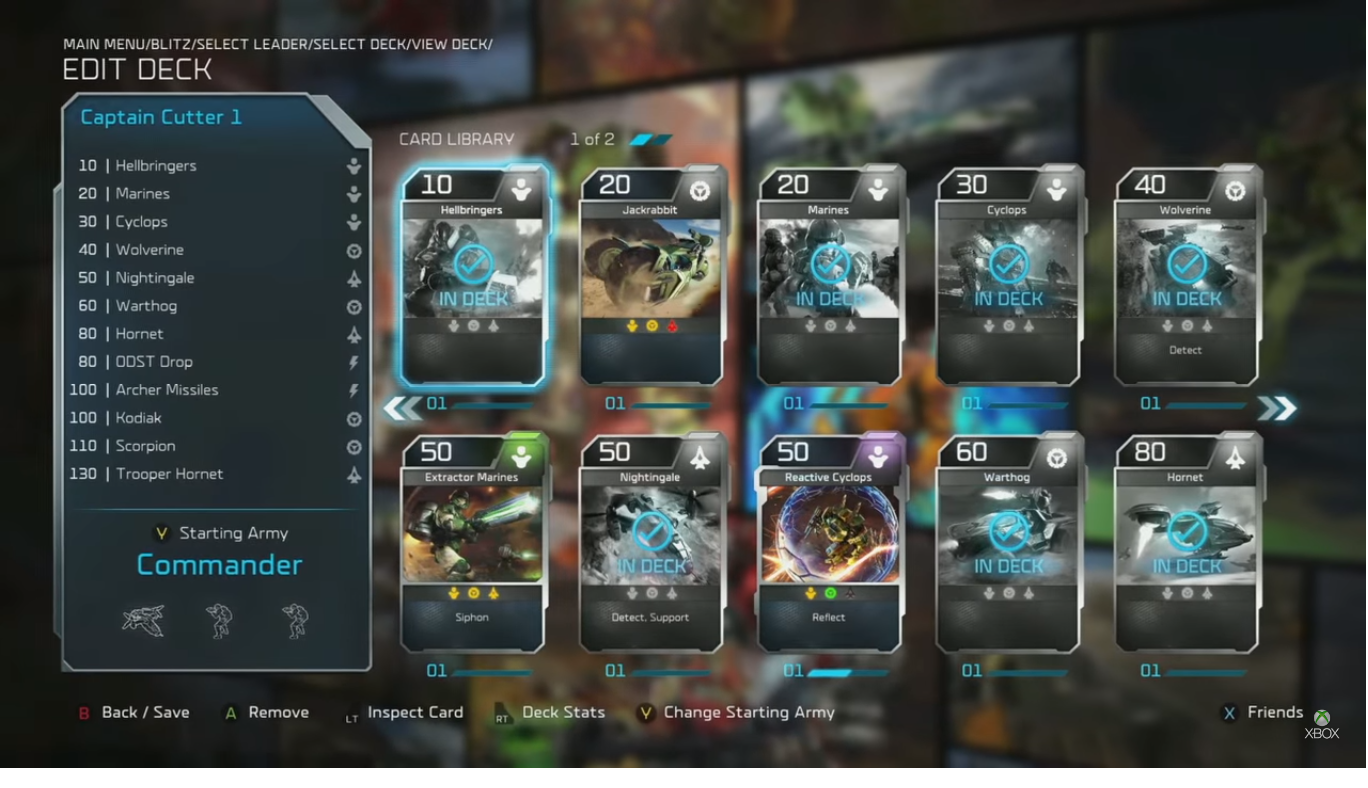The image size is (1368, 788).
Task: Select the Extractor Marines card
Action: point(473,543)
